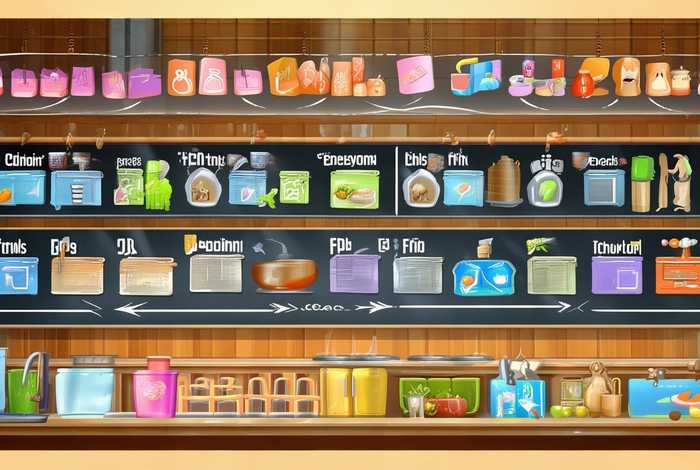Pick the brown wooden barrel item
Viewport: 700px width, 470px height.
click(x=502, y=181)
